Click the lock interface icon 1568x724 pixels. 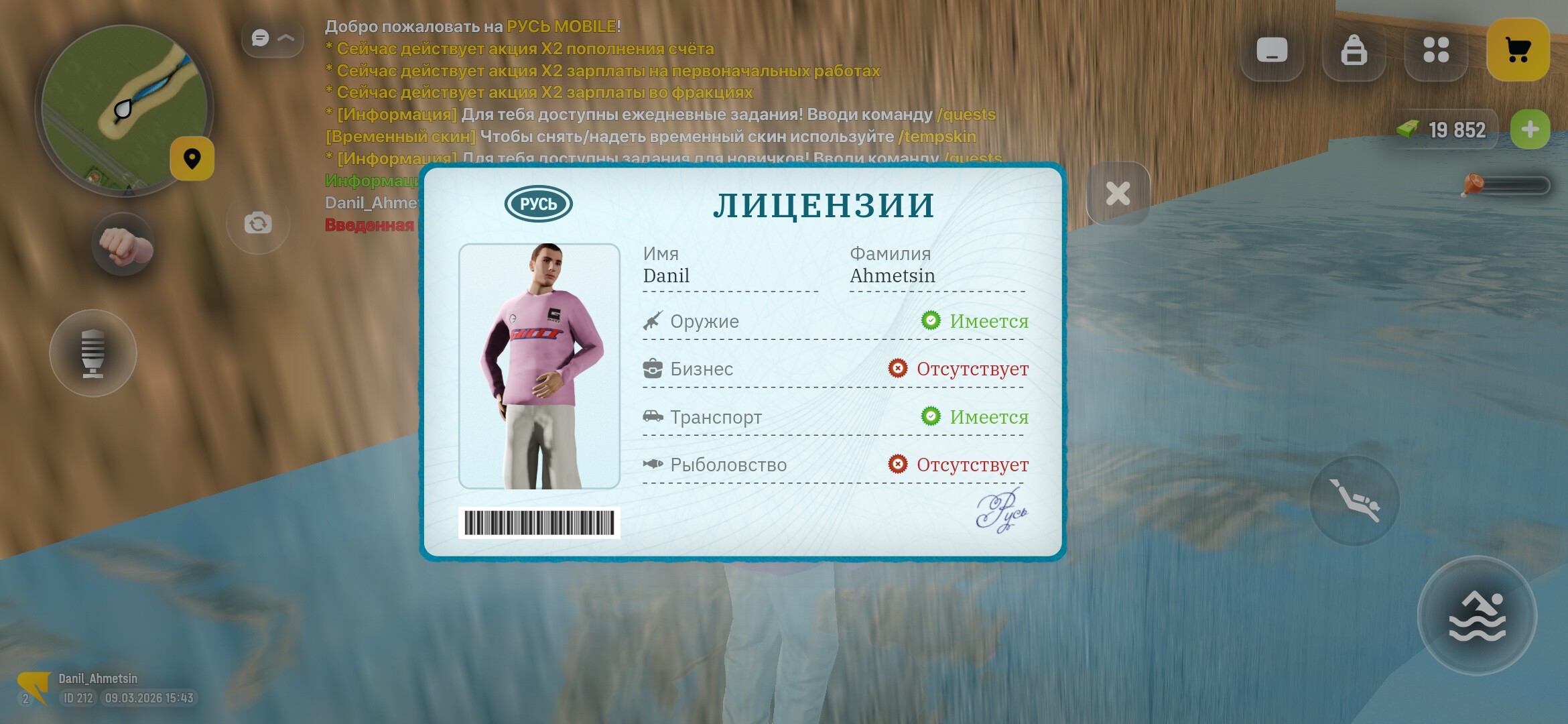click(x=1354, y=49)
